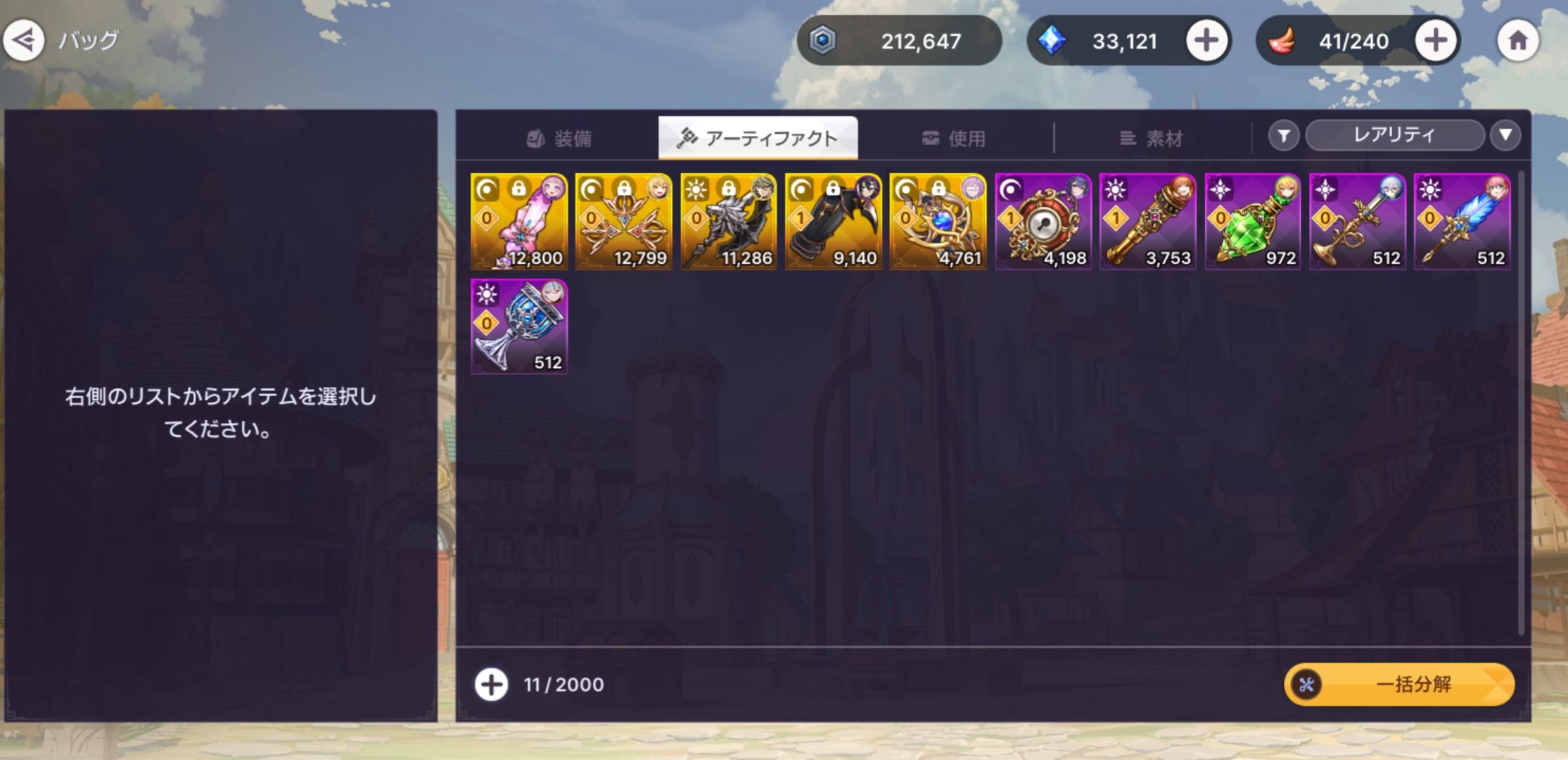The height and width of the screenshot is (760, 1568).
Task: Select the アーティファクト tab
Action: 758,139
